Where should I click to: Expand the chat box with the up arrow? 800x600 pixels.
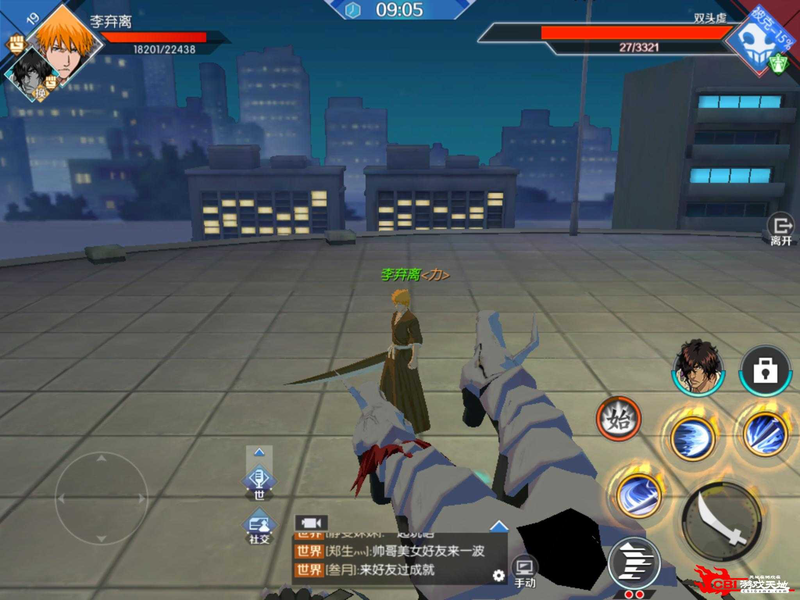(x=498, y=526)
